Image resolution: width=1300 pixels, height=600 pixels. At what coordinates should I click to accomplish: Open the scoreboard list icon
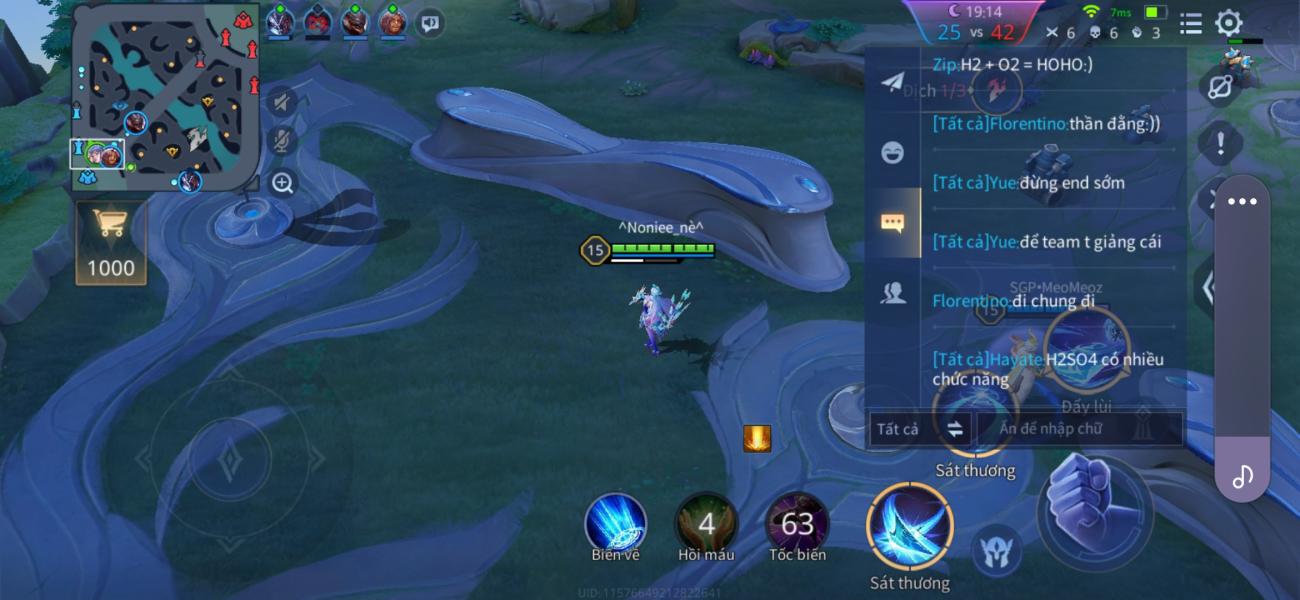[1190, 23]
